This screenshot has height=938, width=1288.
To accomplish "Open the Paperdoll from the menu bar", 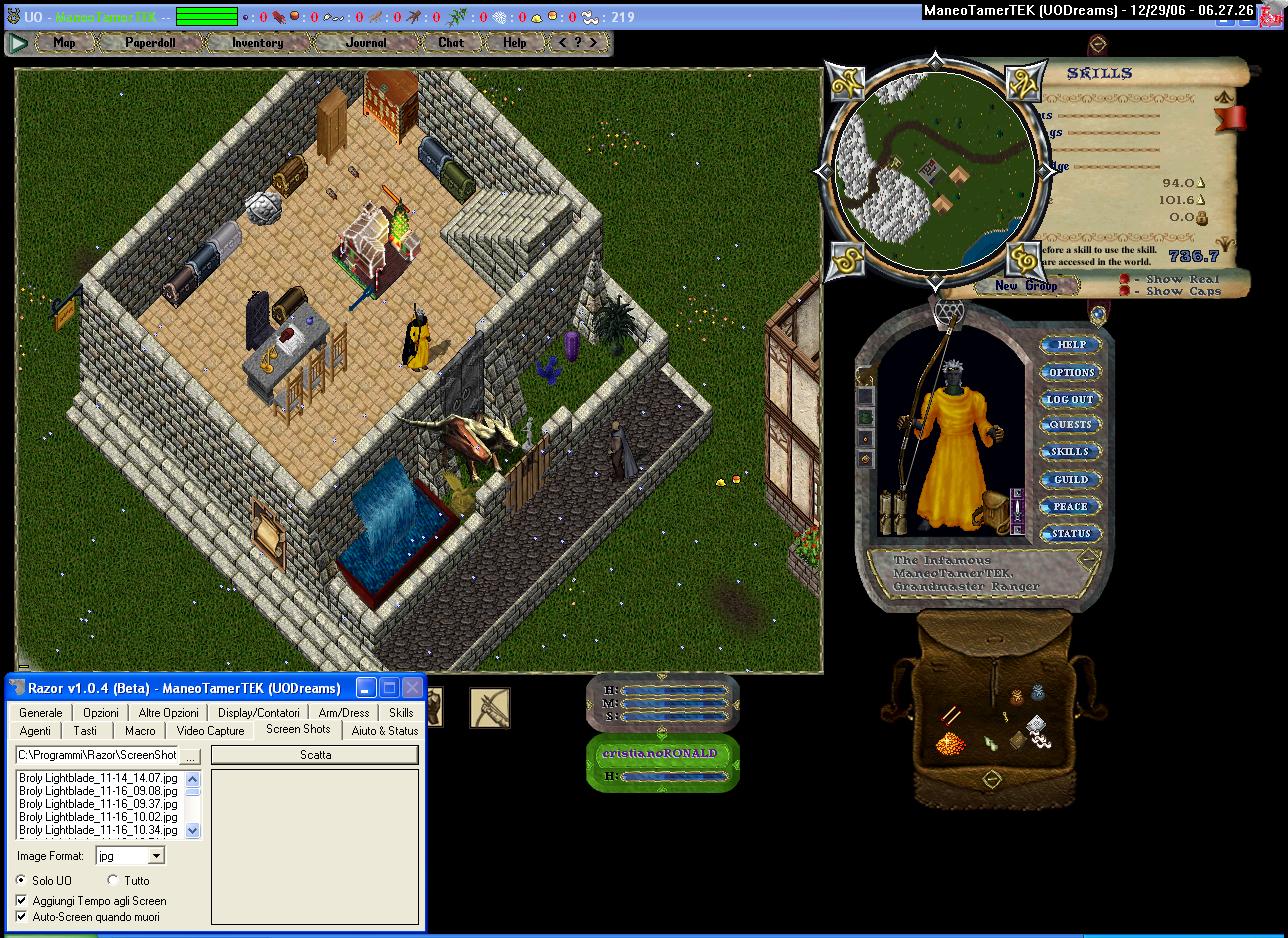I will point(150,43).
